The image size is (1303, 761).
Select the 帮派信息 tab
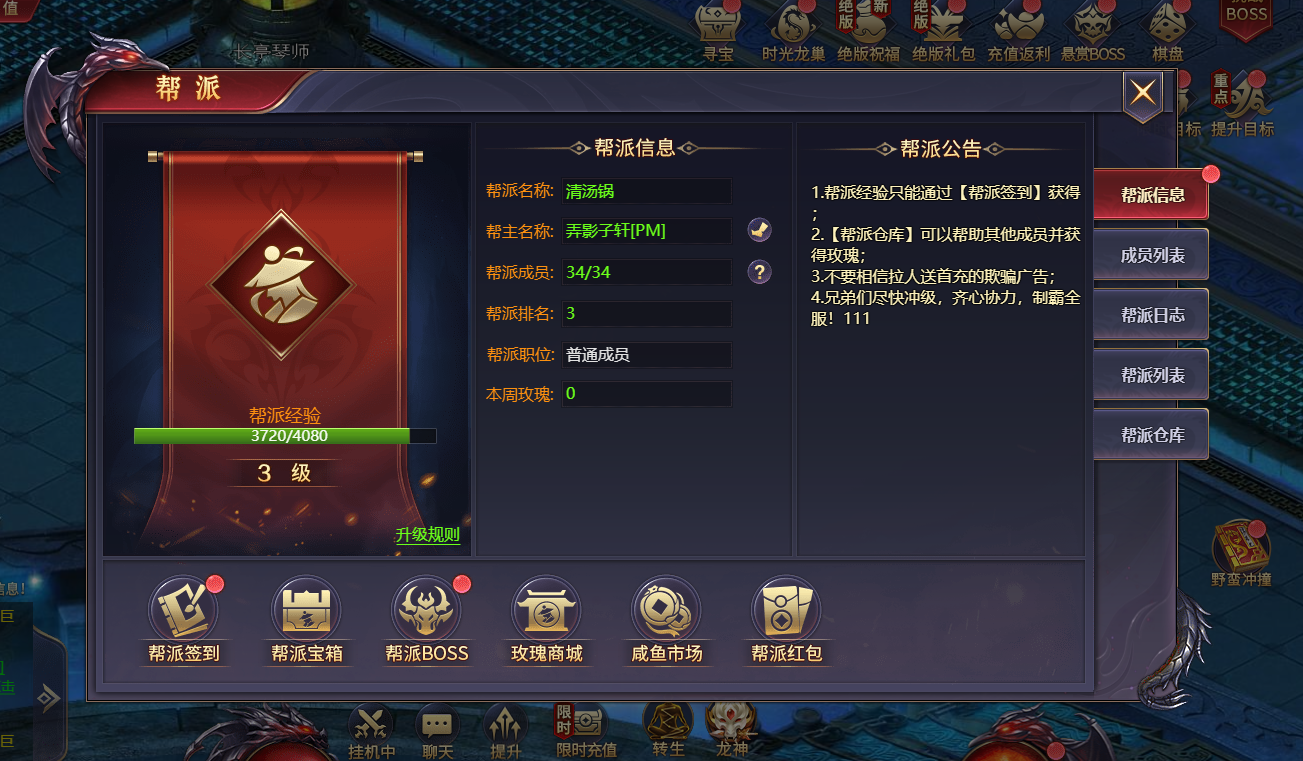coord(1151,195)
